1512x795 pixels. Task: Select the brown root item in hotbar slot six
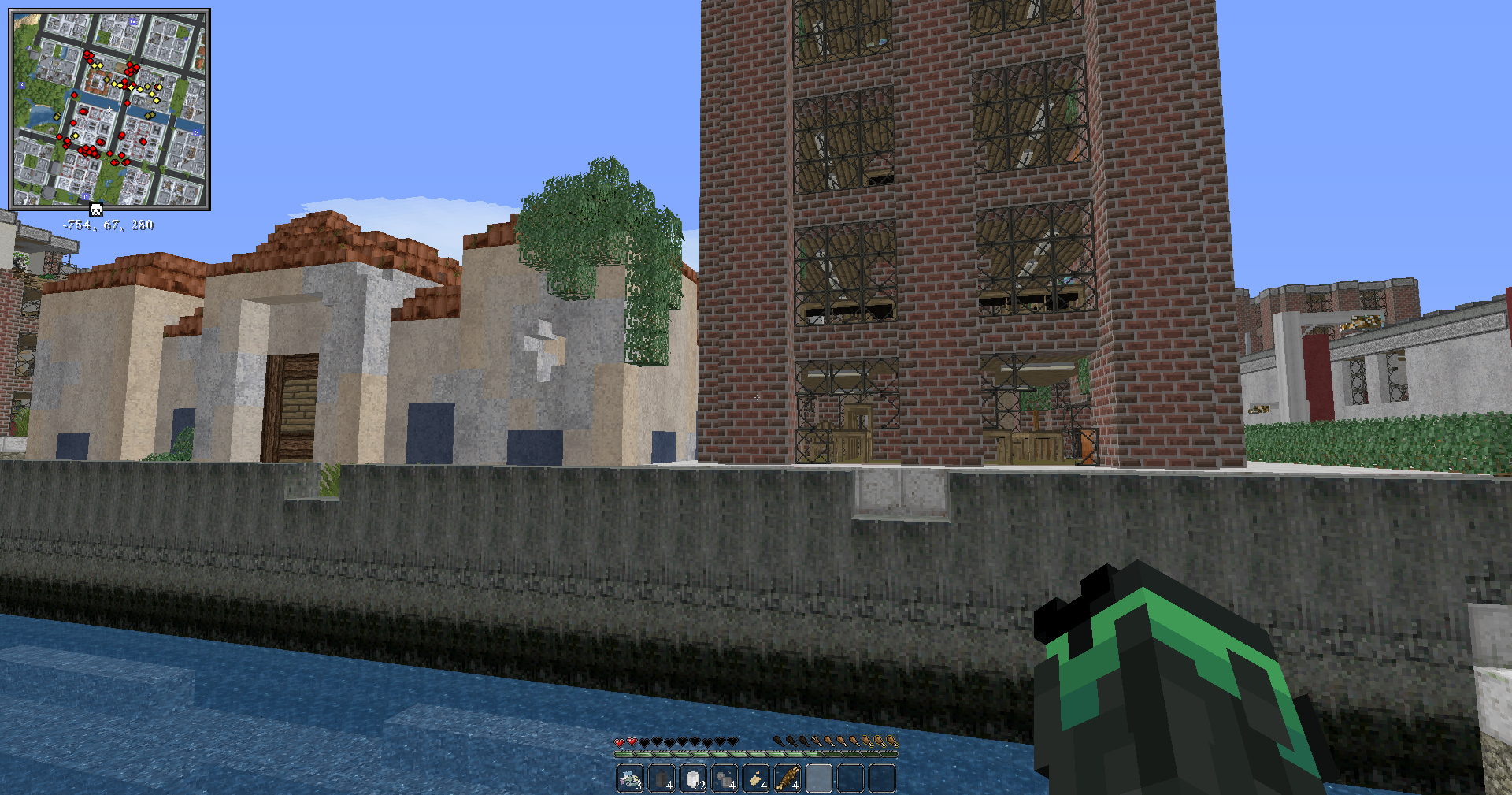(789, 777)
